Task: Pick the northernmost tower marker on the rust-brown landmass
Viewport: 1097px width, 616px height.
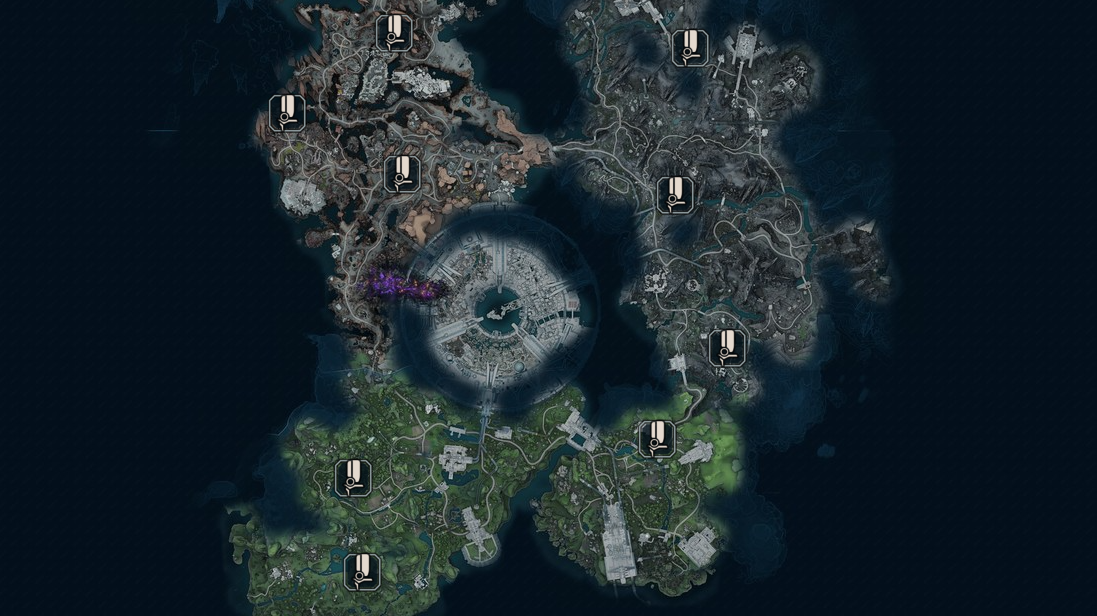Action: [391, 32]
